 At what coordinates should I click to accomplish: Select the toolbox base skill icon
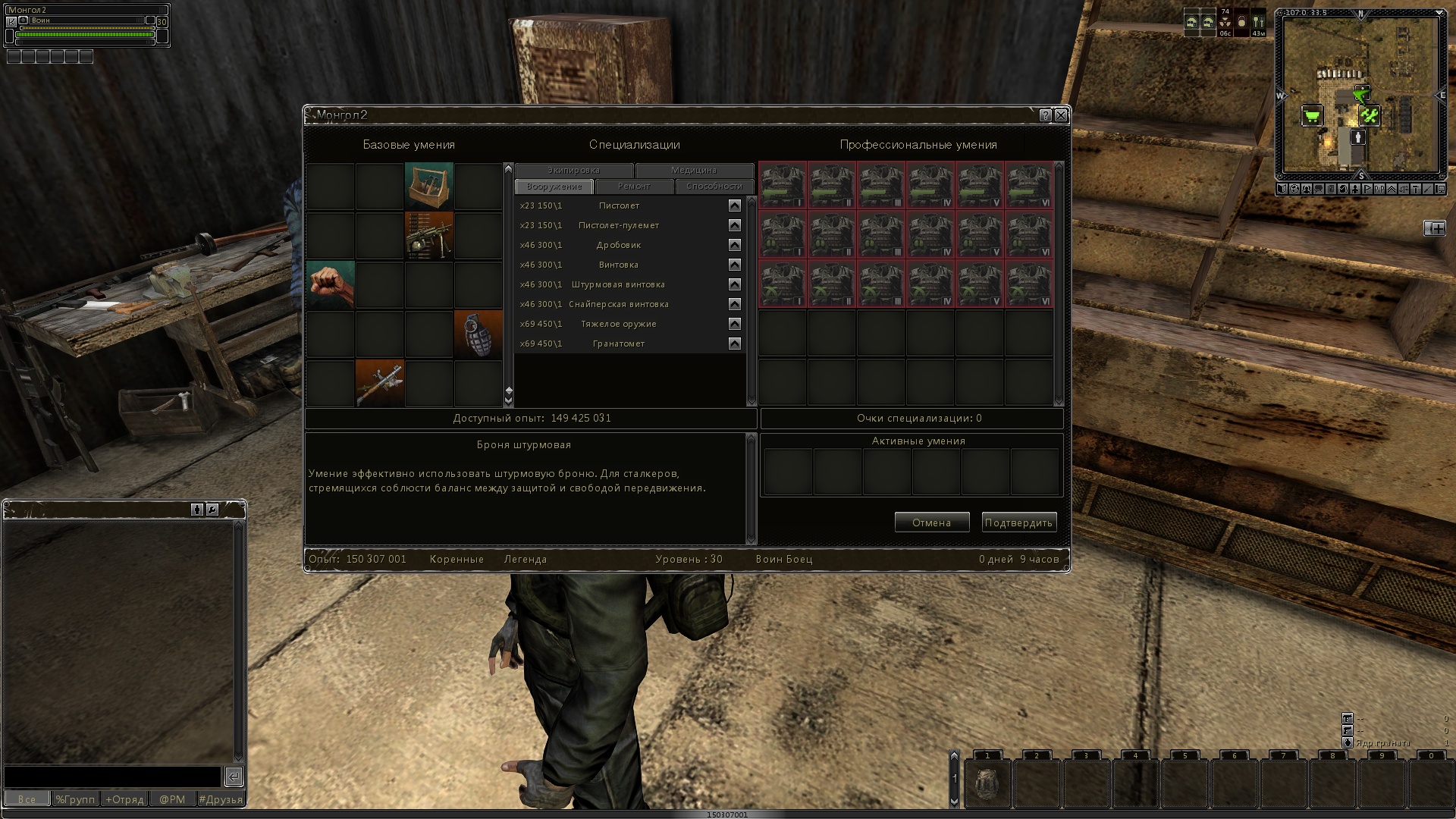click(429, 186)
